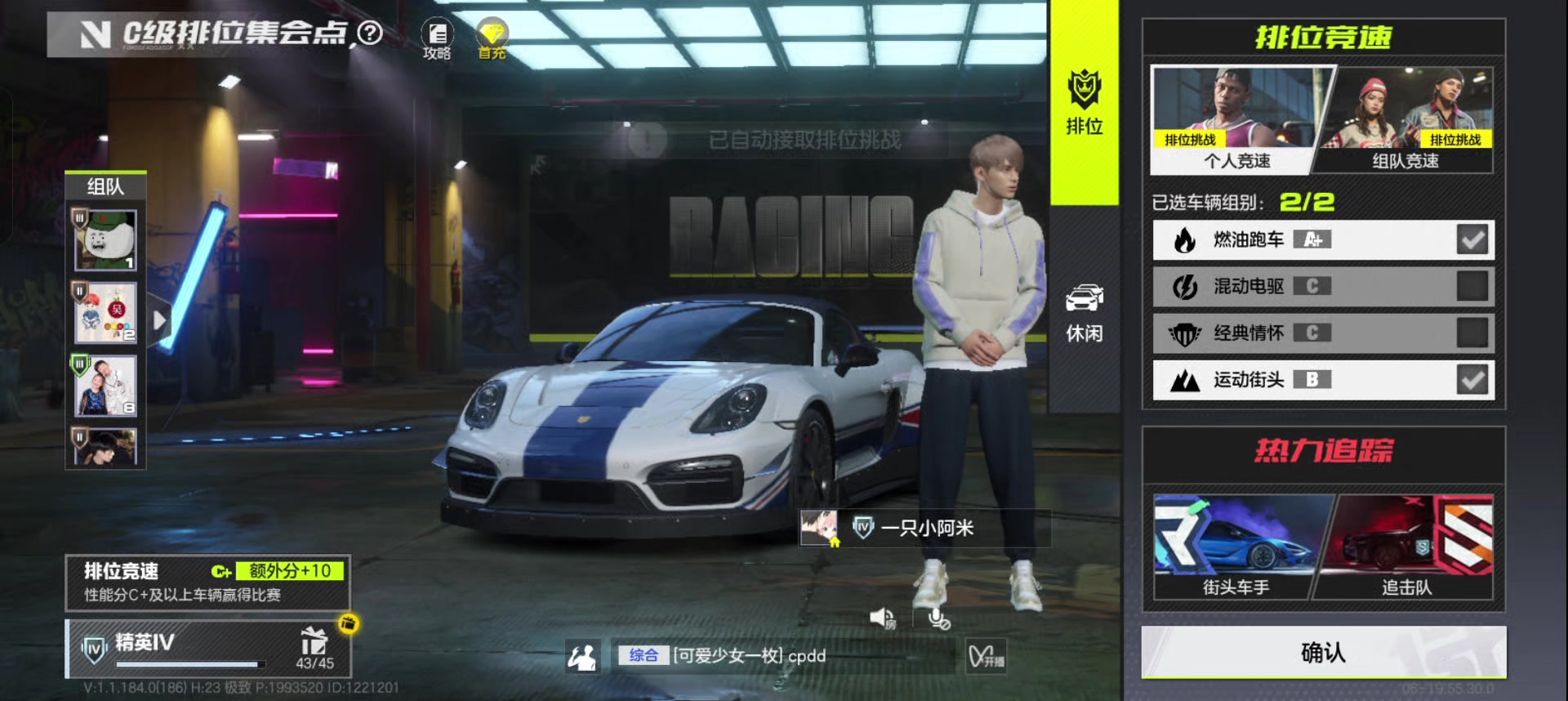Image resolution: width=1568 pixels, height=701 pixels.
Task: Expand the 组队 team list arrow
Action: (x=159, y=320)
